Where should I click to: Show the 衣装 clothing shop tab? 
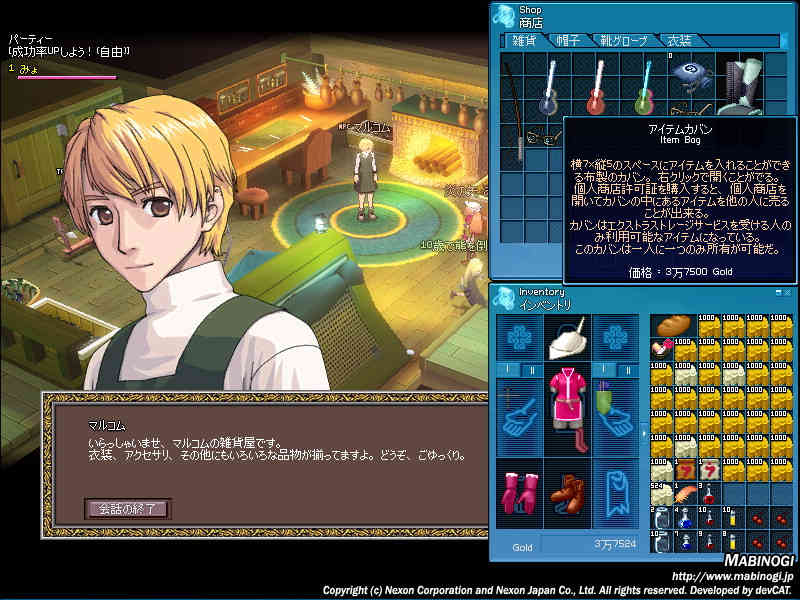point(680,41)
